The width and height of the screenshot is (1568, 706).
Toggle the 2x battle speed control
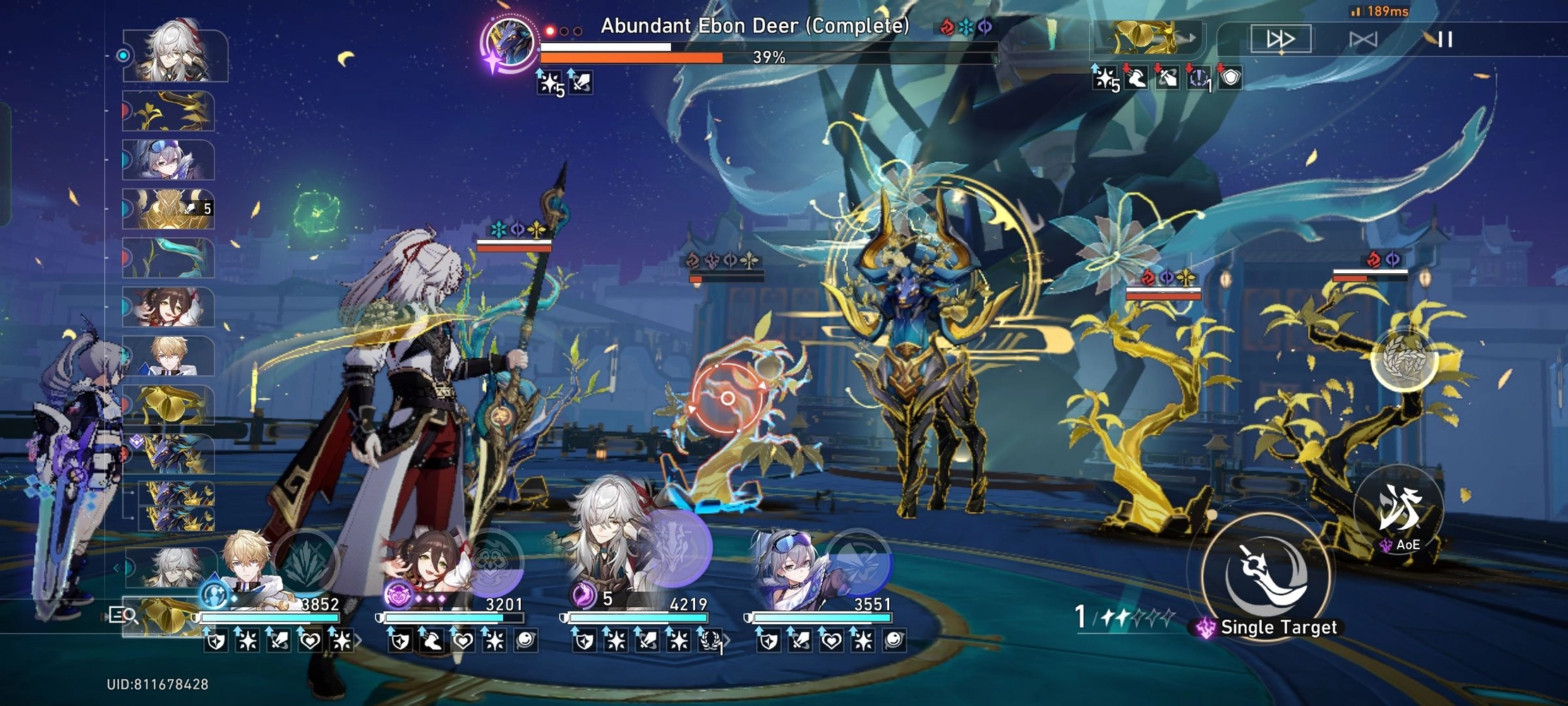[1279, 40]
